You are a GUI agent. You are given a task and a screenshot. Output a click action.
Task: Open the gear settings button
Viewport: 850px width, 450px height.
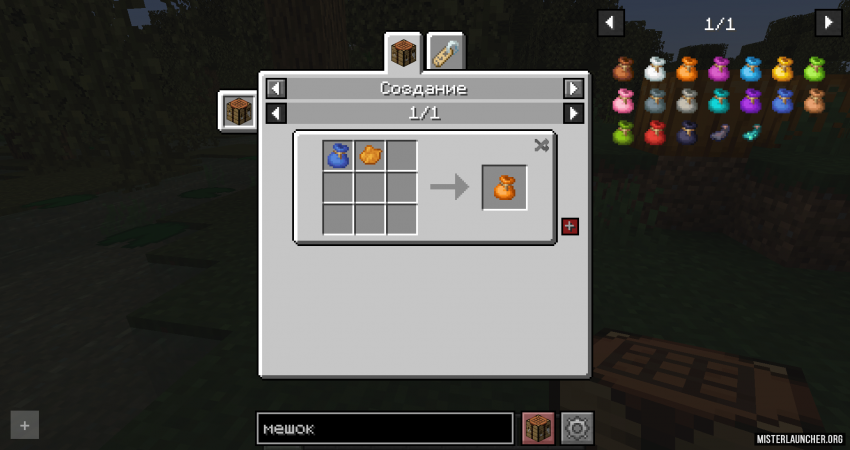tap(577, 428)
